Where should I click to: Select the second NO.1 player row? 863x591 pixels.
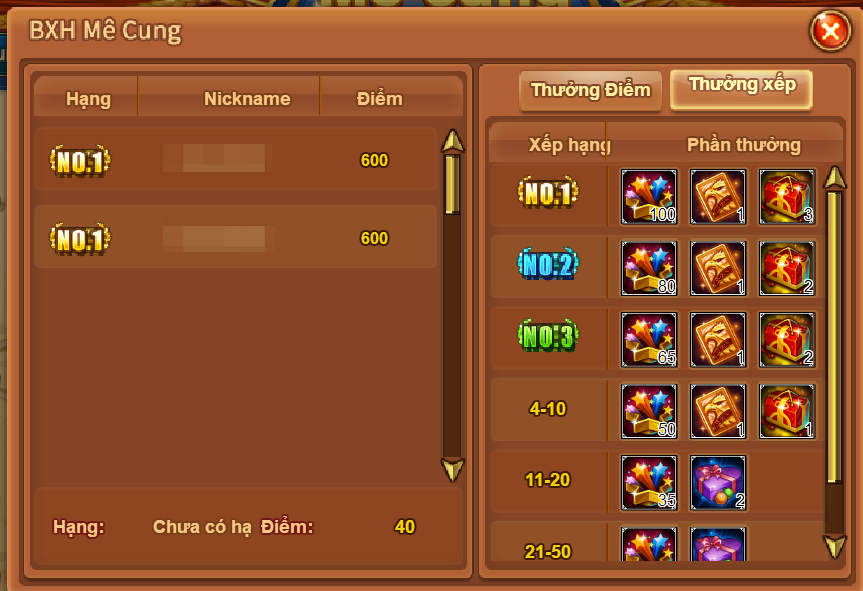point(236,238)
